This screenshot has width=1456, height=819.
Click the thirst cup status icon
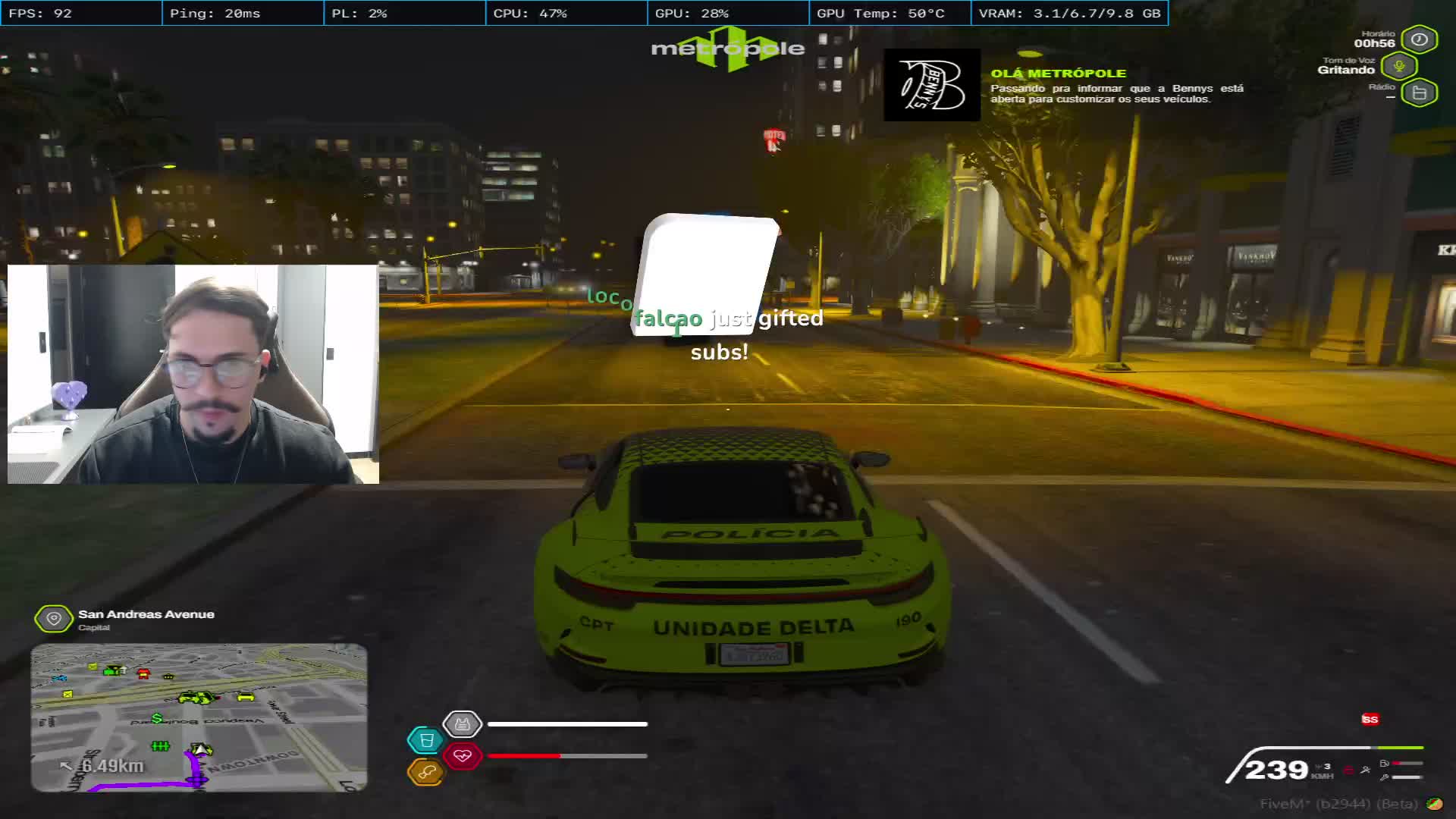425,740
